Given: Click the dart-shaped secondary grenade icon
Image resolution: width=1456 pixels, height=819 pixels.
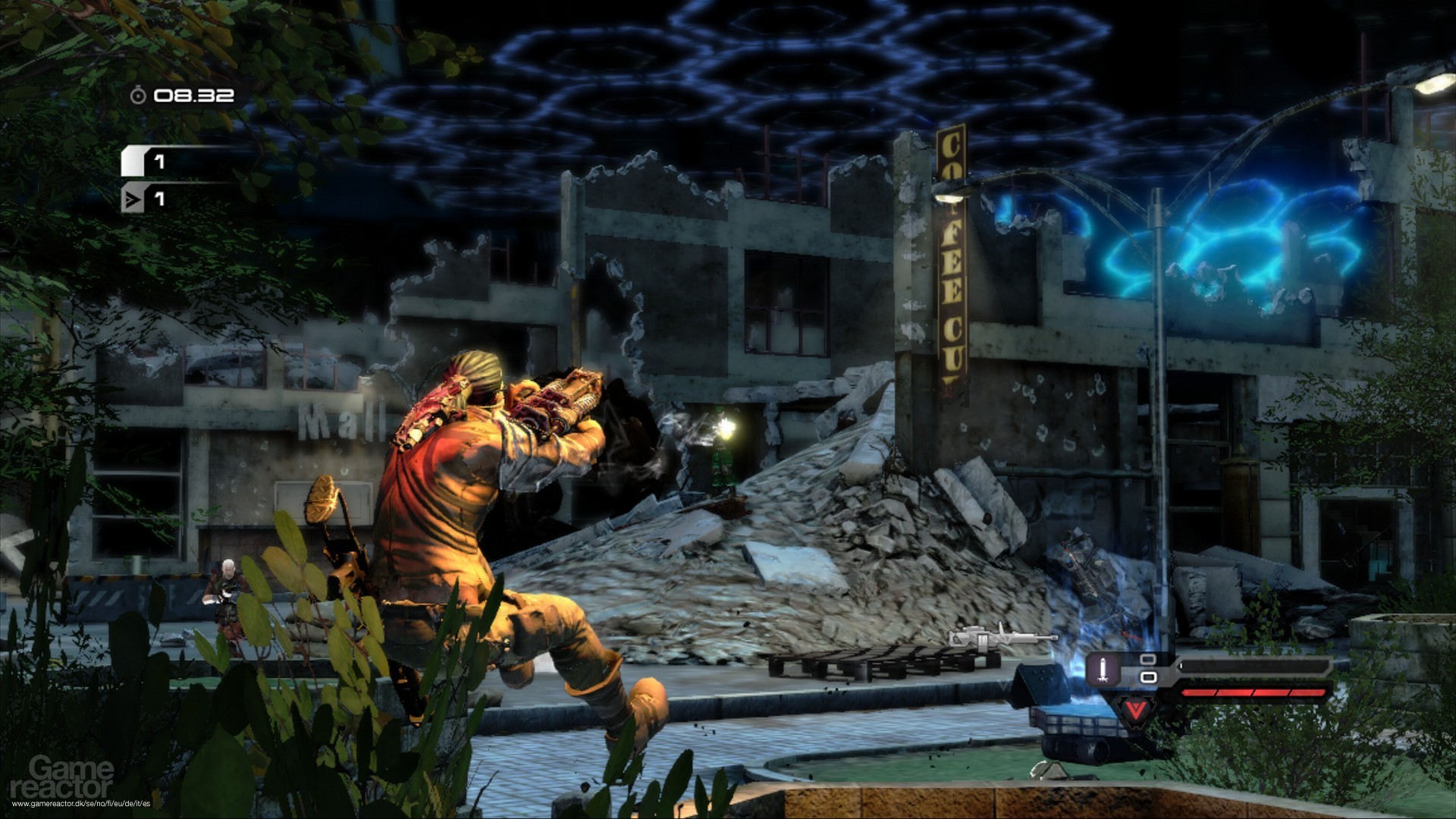Looking at the screenshot, I should click(x=132, y=199).
